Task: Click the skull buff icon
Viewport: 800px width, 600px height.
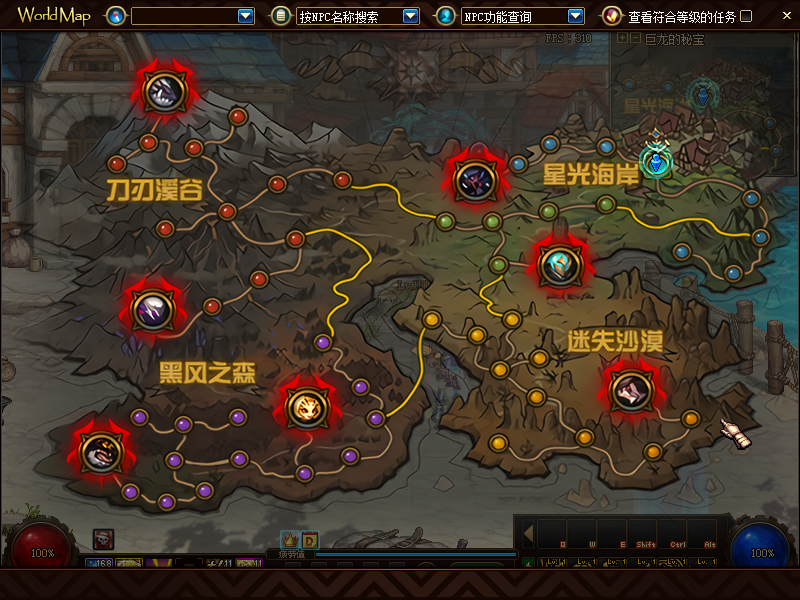Action: (104, 539)
